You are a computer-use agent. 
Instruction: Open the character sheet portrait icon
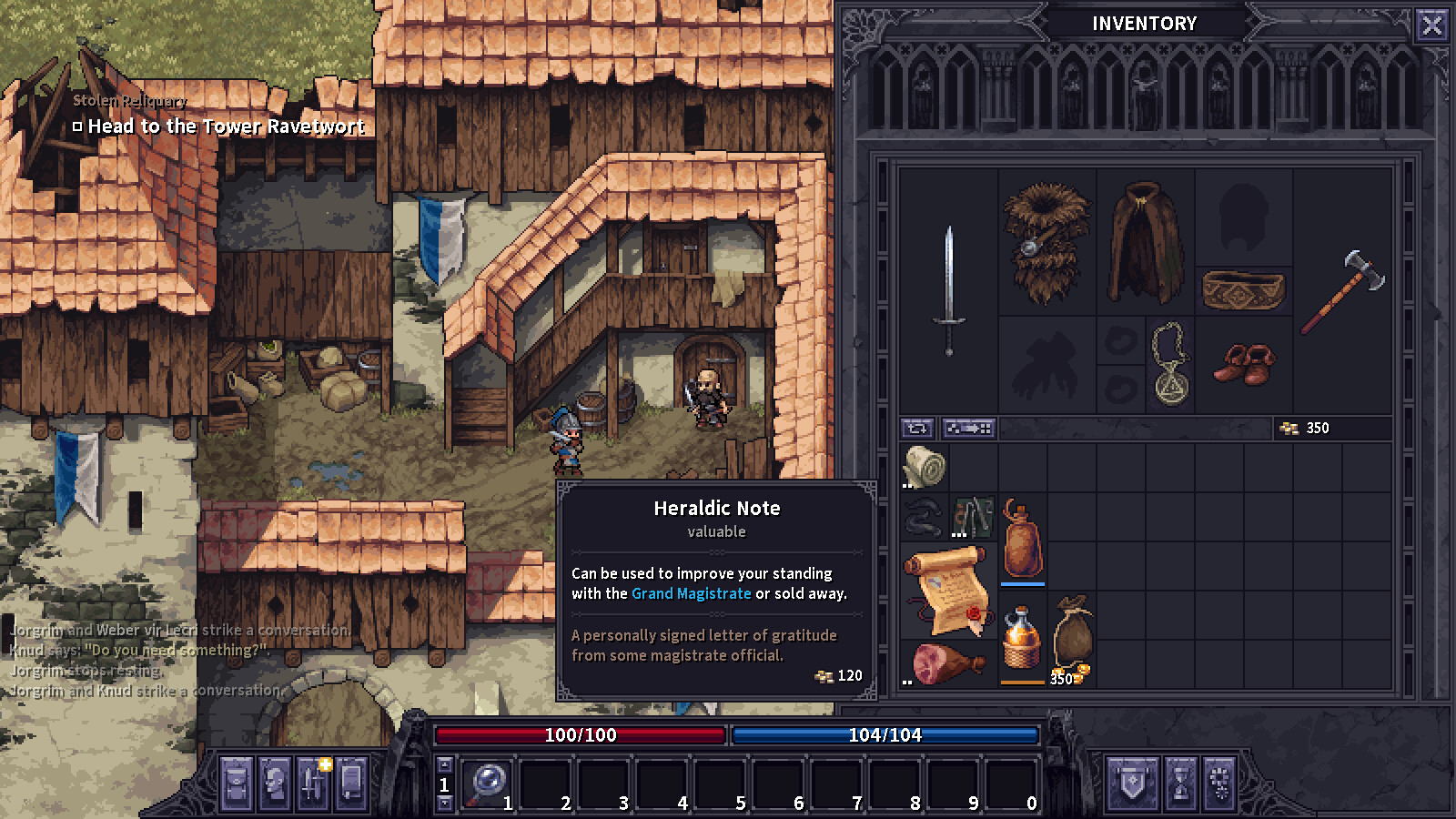click(x=276, y=784)
